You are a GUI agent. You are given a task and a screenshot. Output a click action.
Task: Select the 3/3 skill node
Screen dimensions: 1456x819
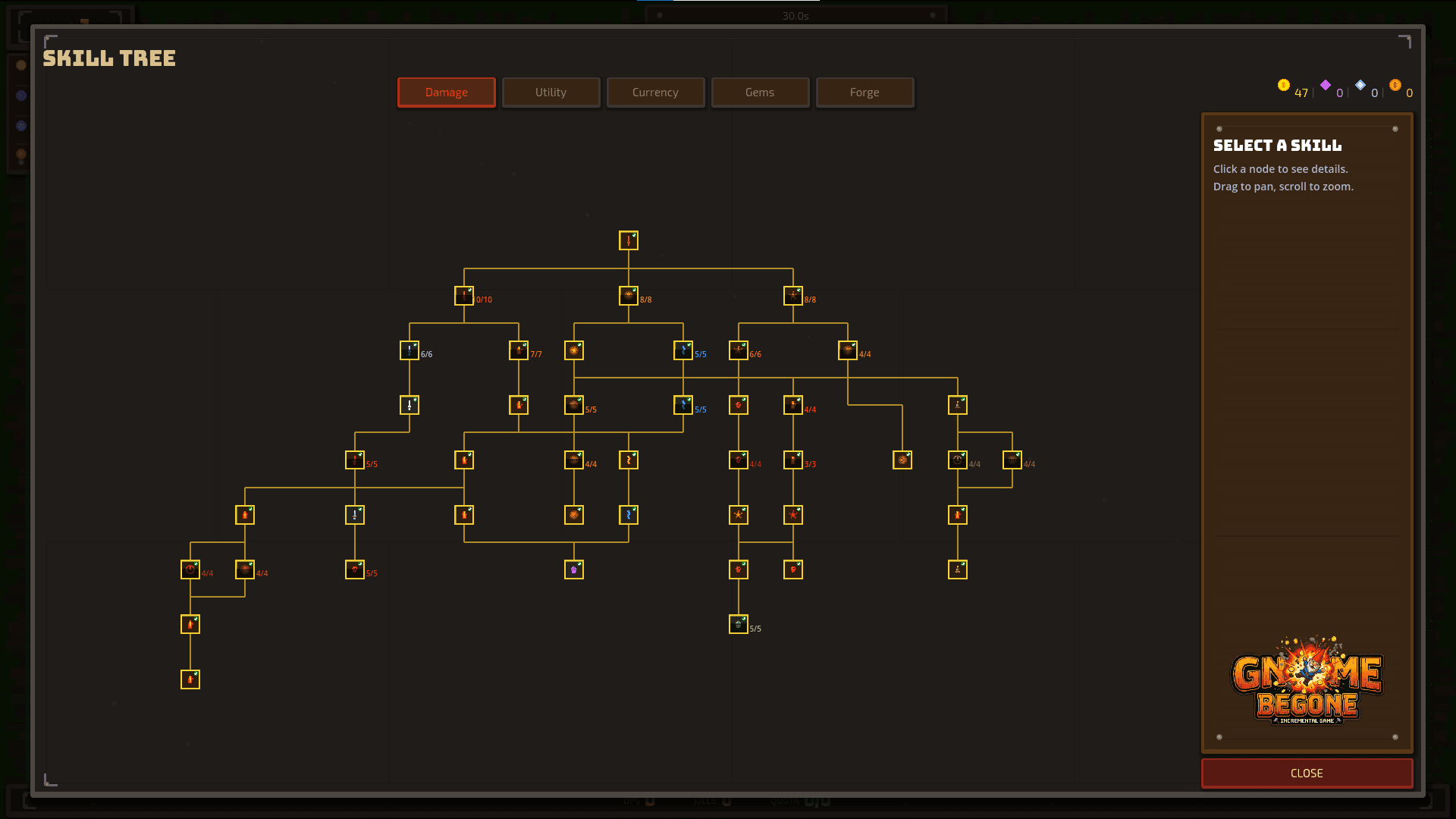793,459
